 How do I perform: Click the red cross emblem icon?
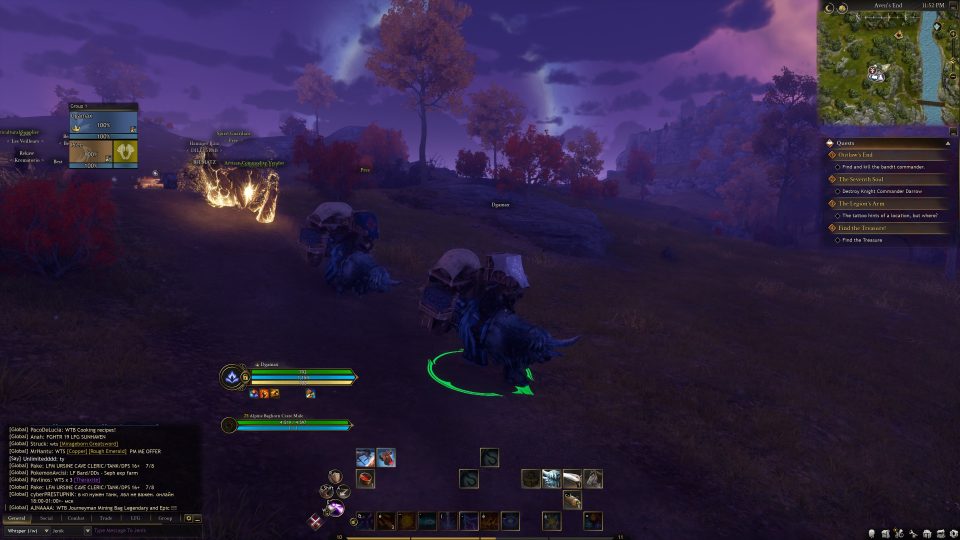(x=316, y=521)
